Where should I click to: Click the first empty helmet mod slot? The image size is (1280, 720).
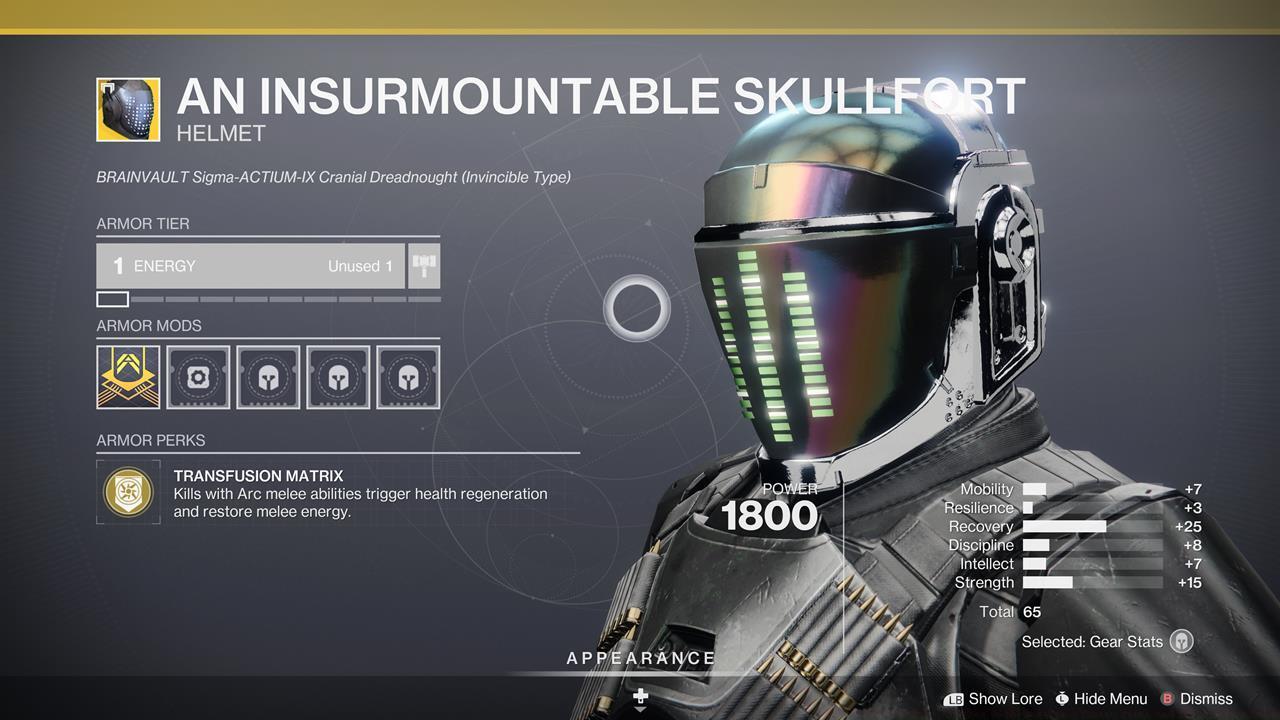(x=267, y=377)
